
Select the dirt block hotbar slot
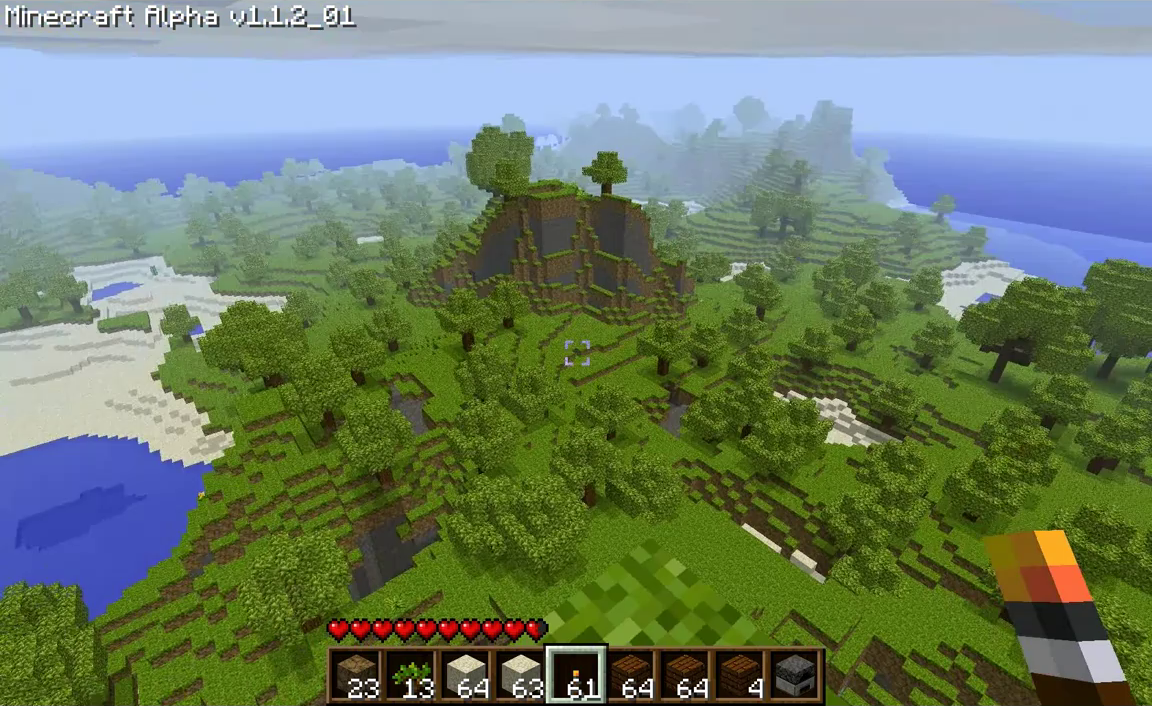pyautogui.click(x=356, y=675)
